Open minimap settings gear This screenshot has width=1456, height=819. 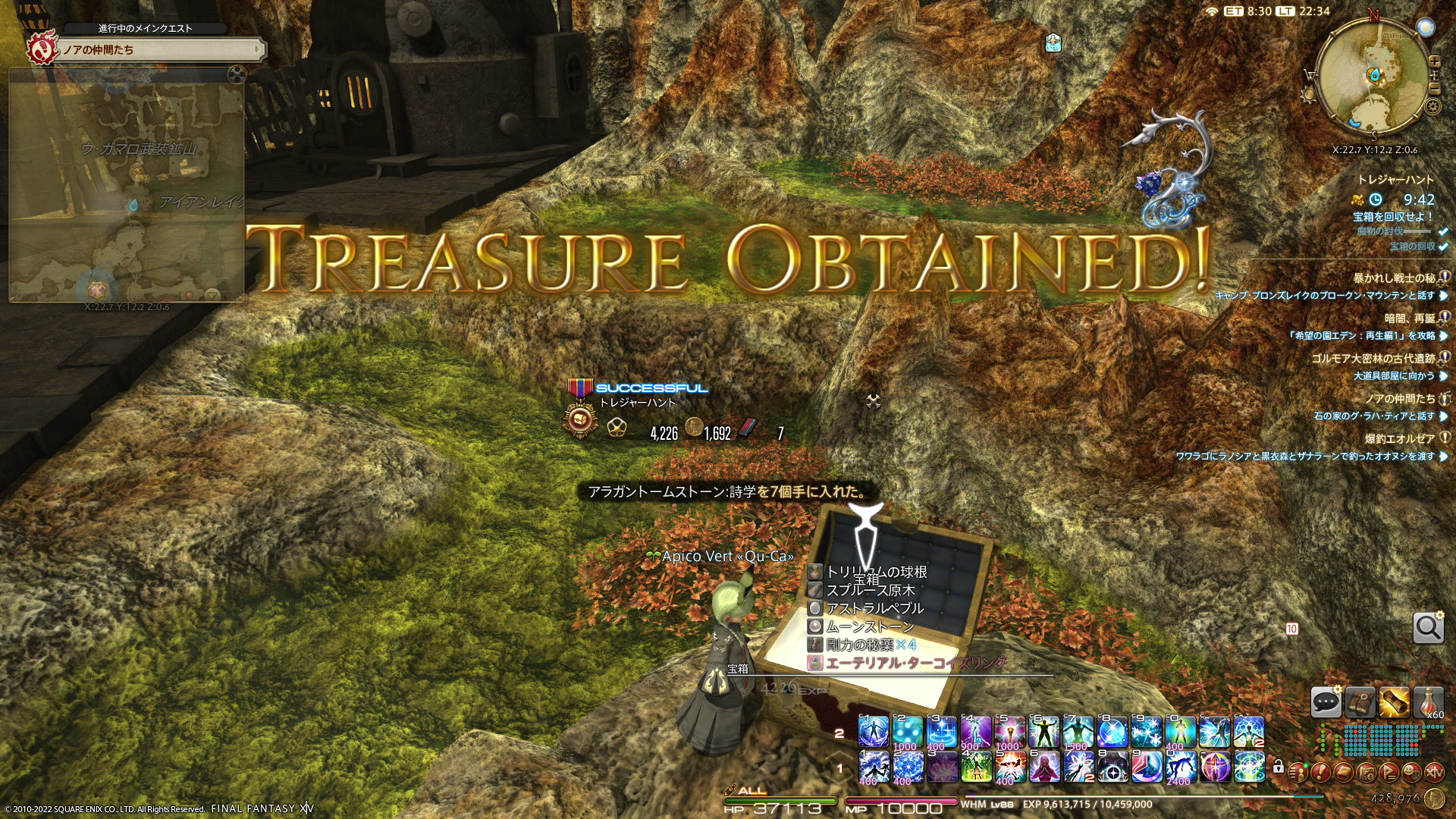1432,106
